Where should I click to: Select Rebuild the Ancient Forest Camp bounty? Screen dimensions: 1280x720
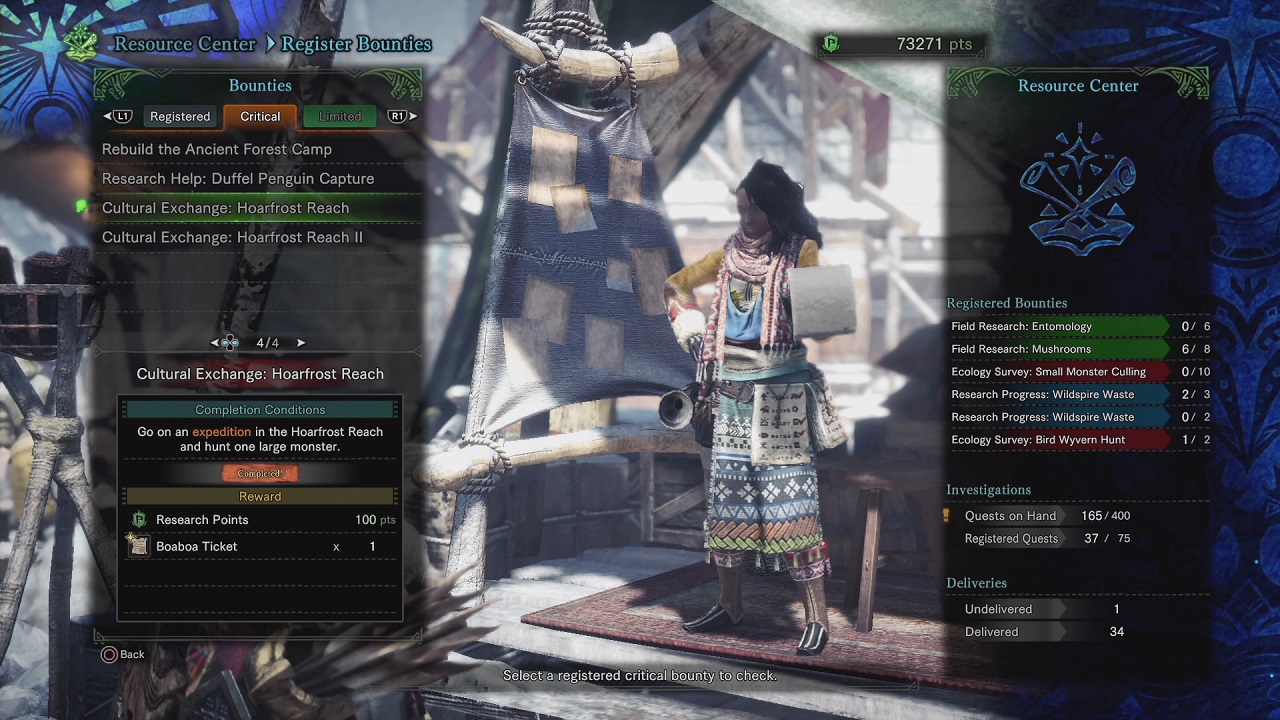(x=216, y=148)
